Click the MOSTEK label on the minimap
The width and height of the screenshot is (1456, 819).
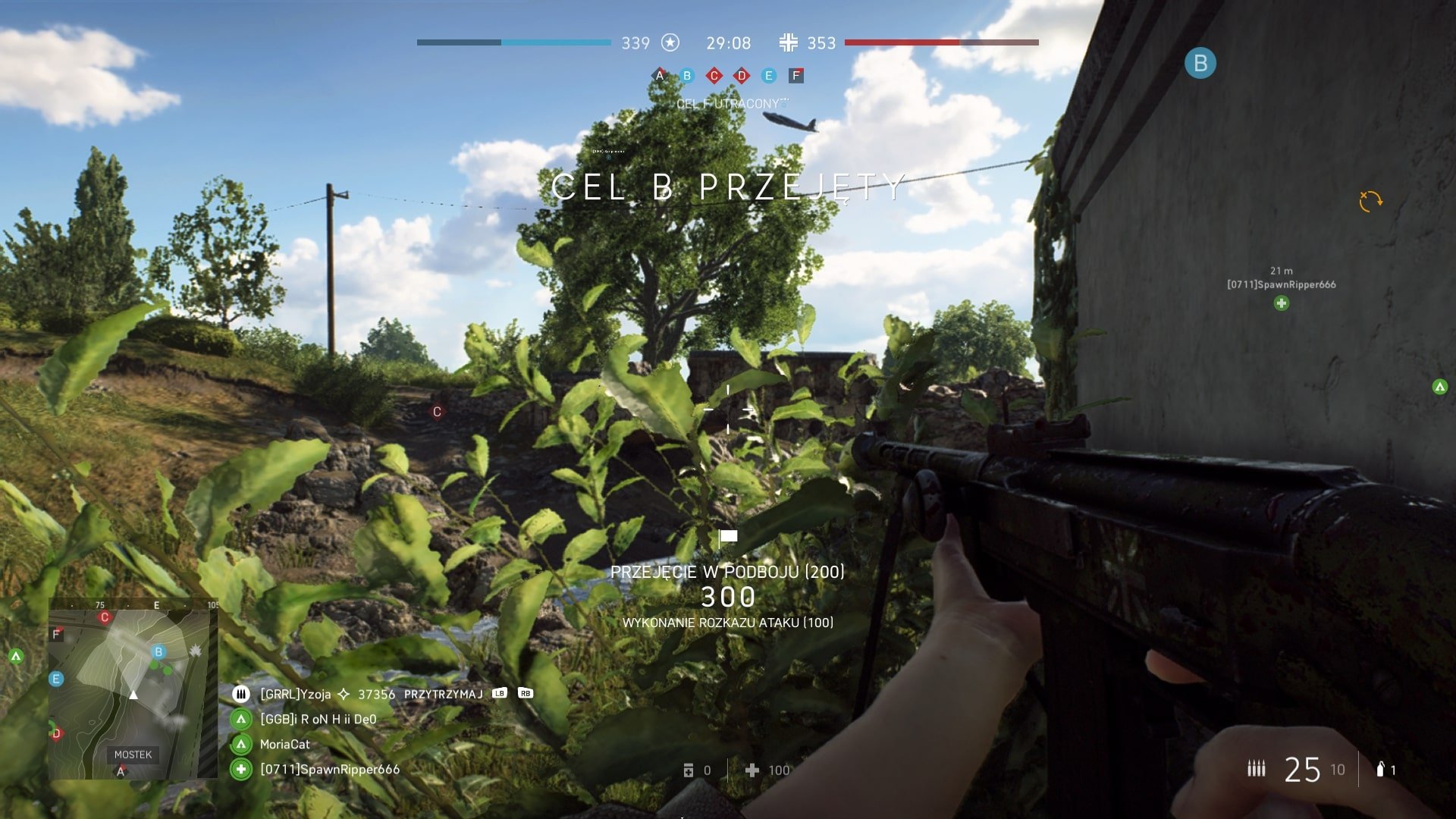[133, 755]
